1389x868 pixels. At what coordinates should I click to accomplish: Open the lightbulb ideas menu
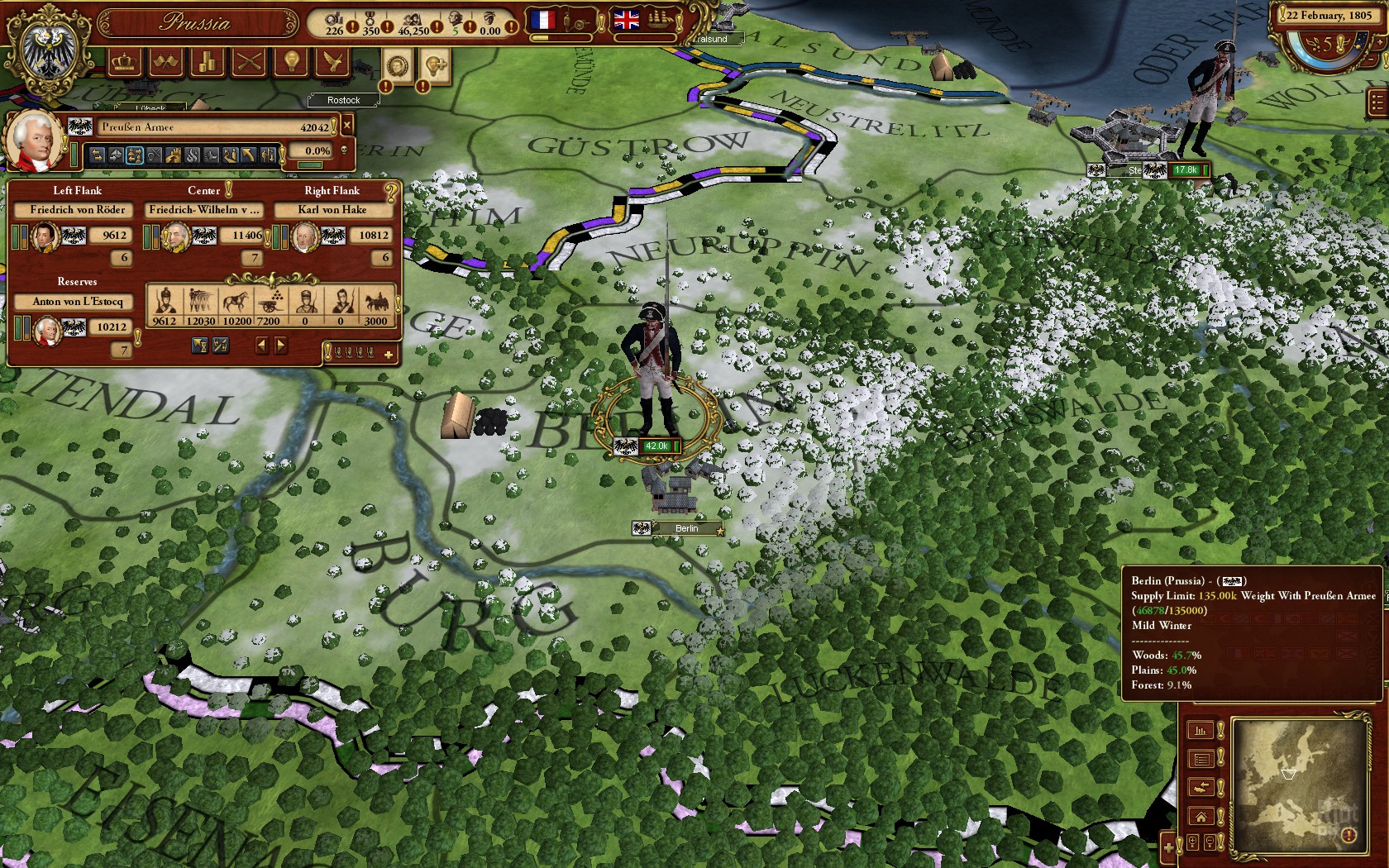coord(291,62)
